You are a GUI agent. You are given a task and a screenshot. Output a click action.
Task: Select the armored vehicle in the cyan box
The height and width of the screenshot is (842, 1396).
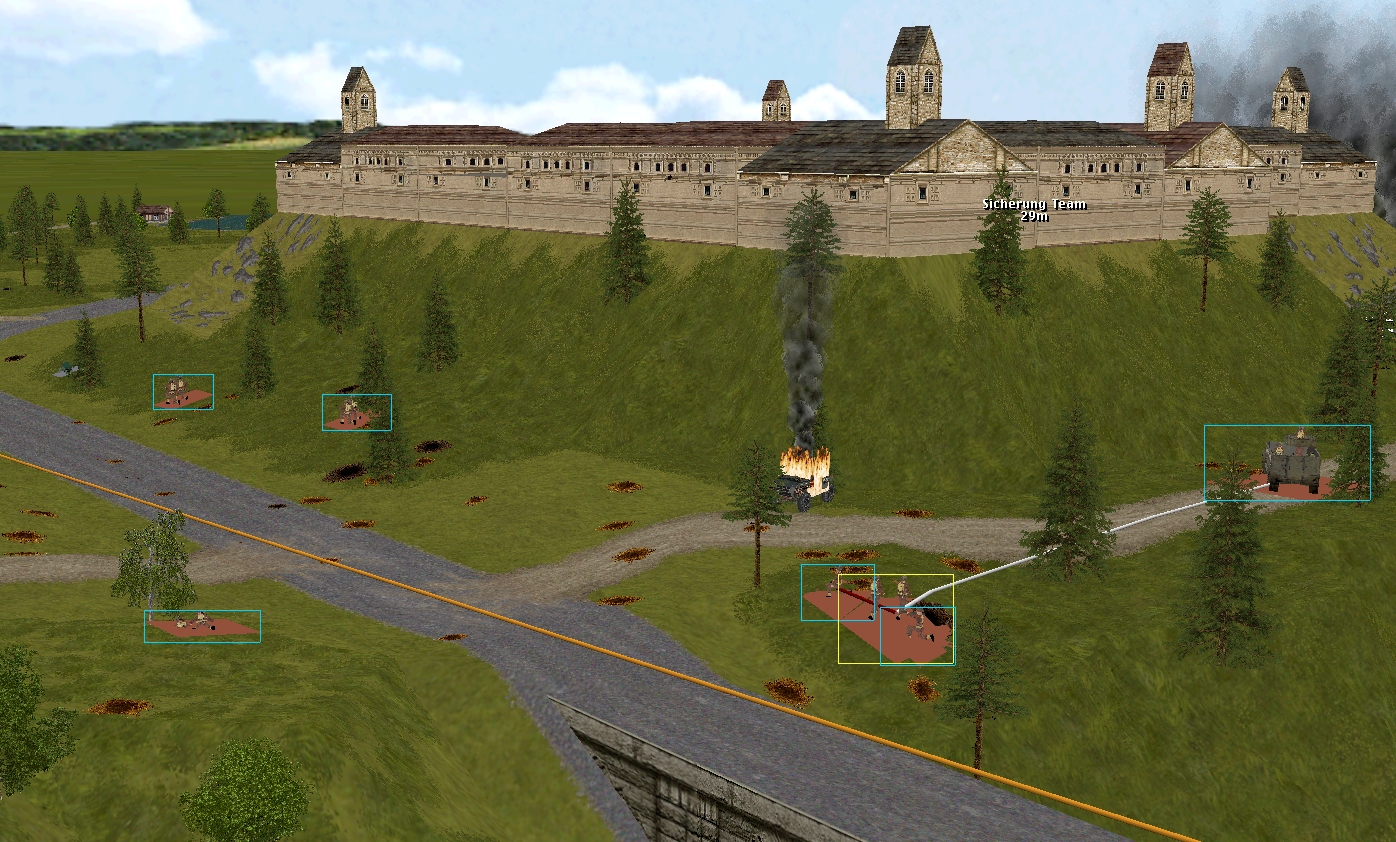[x=1290, y=464]
